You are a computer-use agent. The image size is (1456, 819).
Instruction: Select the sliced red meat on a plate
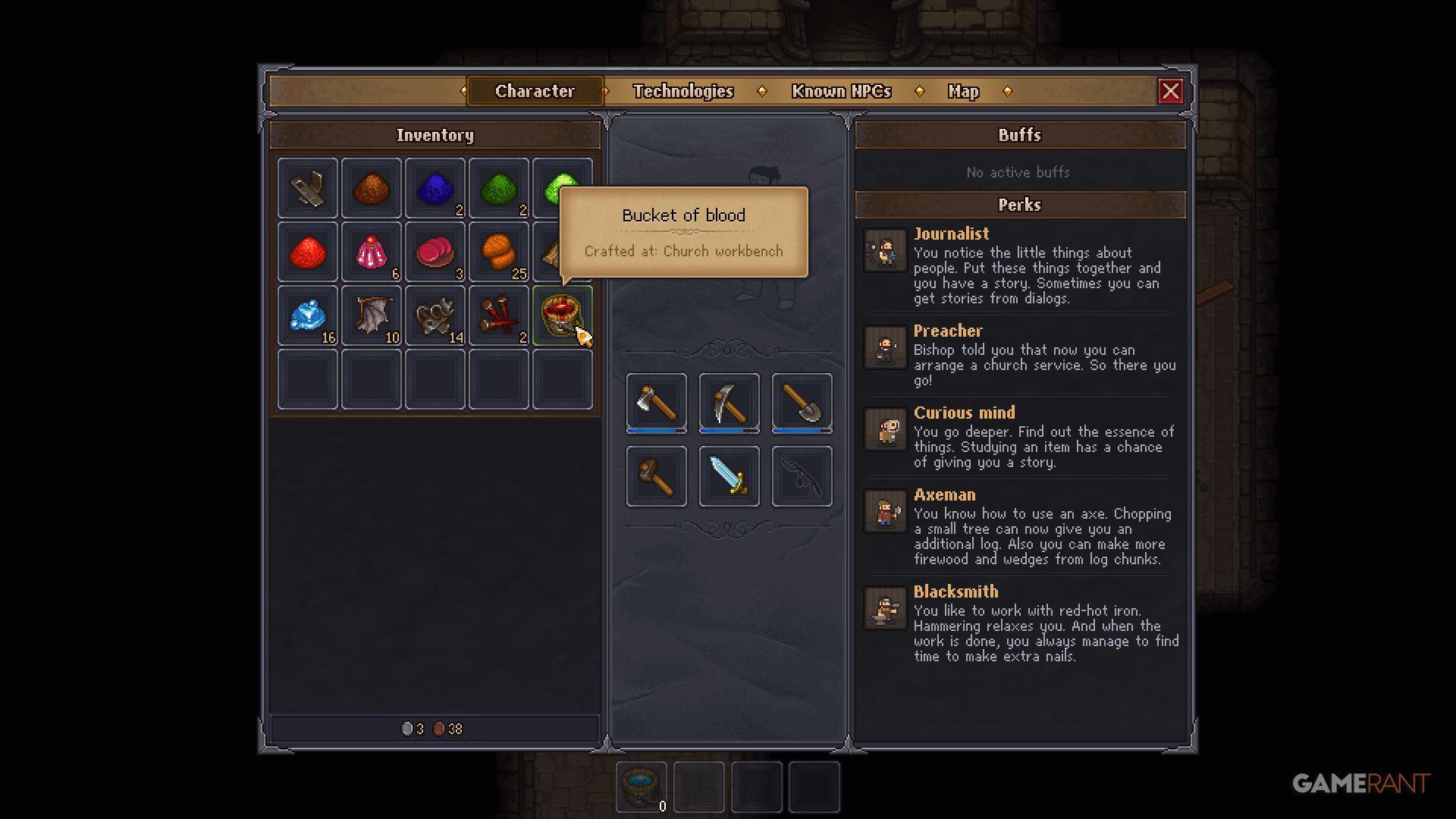click(435, 252)
